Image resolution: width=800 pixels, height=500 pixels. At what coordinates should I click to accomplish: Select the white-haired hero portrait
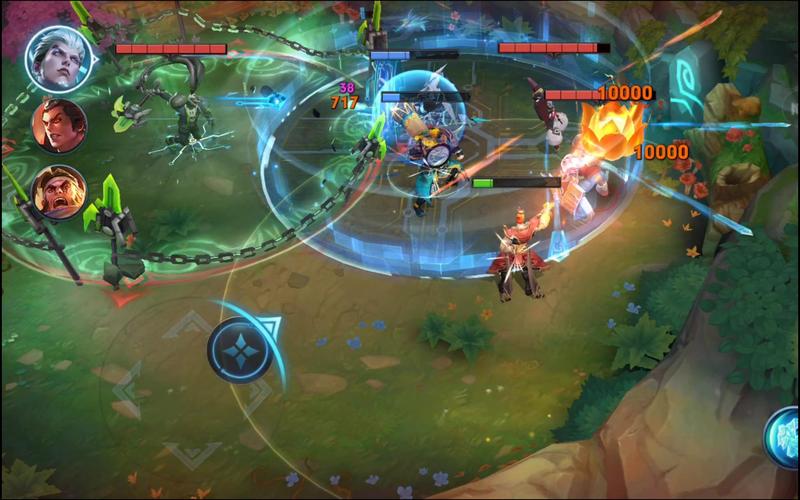coord(59,56)
